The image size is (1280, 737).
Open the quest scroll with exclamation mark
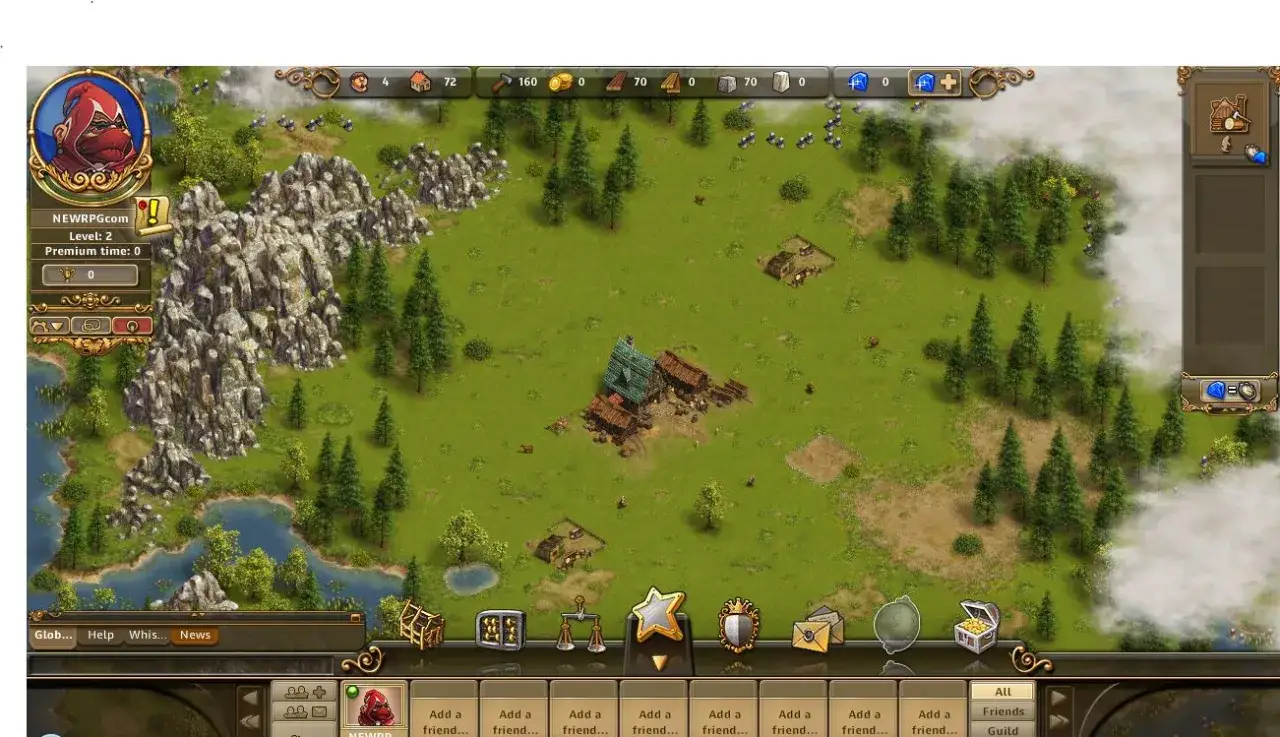[x=154, y=215]
